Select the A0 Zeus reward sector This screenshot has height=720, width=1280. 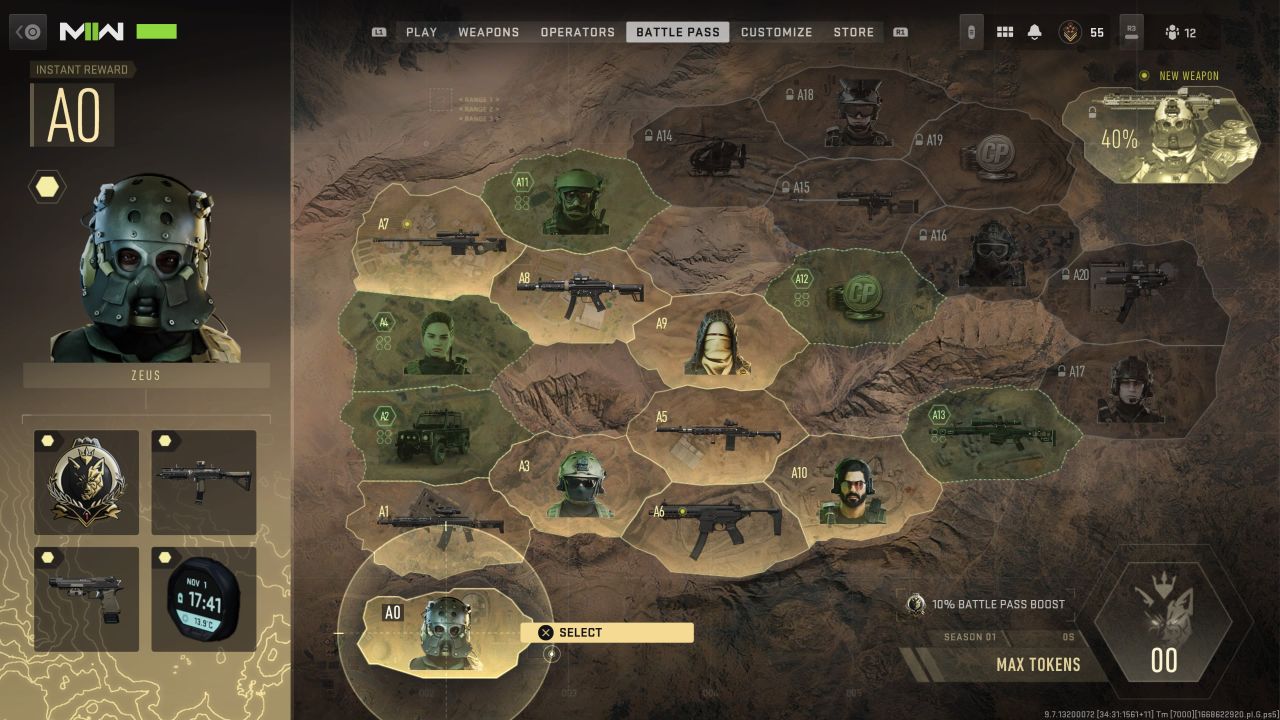(x=443, y=633)
